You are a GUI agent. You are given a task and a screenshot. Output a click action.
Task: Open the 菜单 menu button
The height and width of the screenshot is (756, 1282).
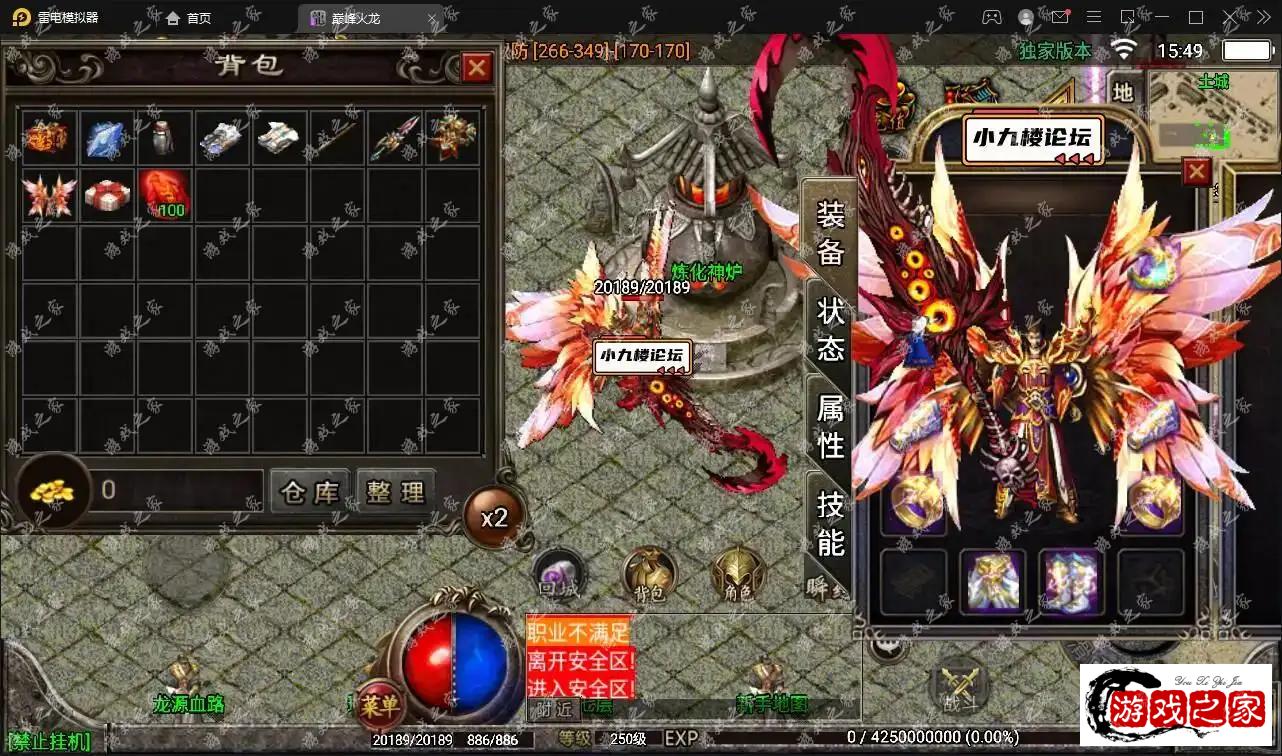(379, 705)
